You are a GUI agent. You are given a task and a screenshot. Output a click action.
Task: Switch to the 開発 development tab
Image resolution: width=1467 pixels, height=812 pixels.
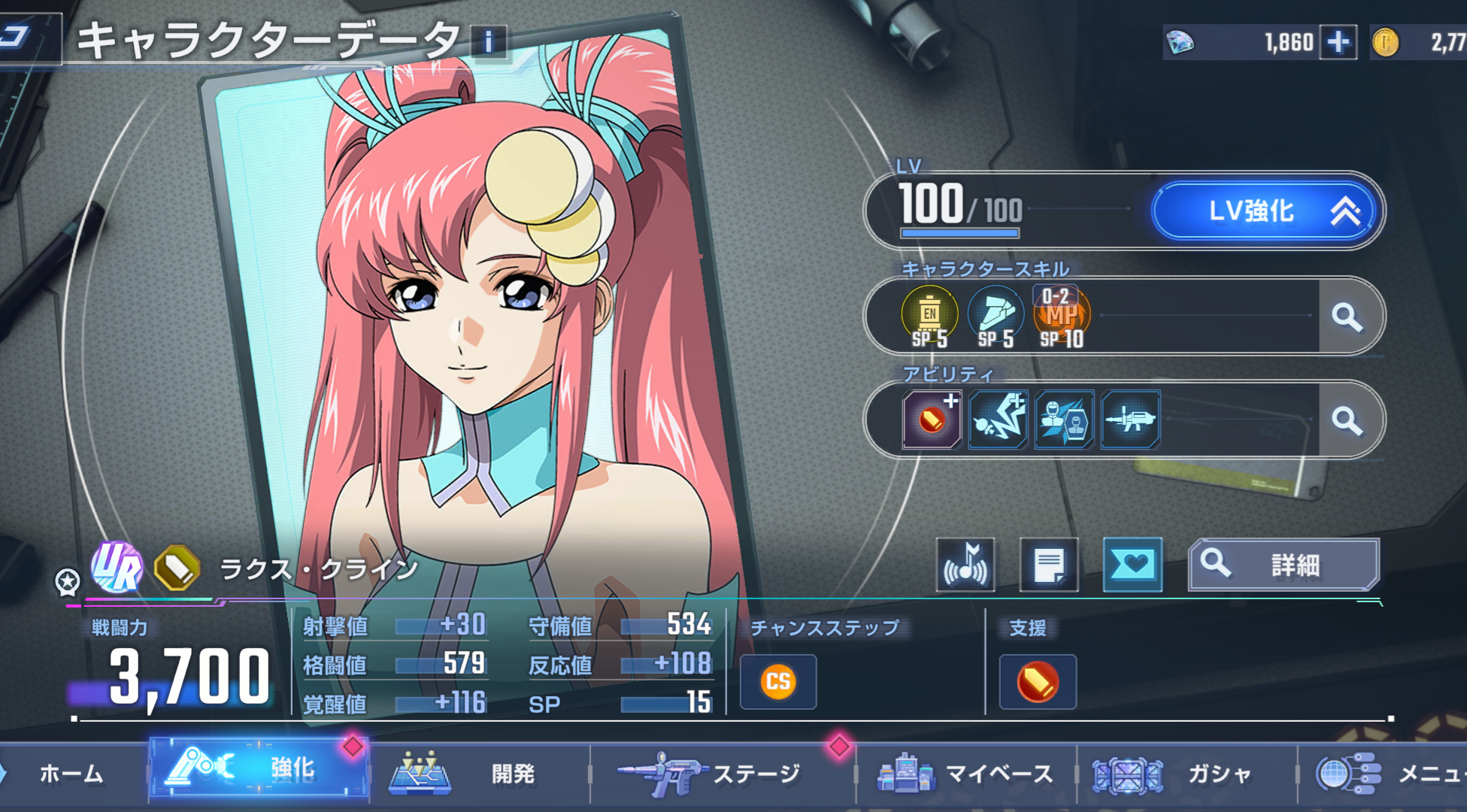tap(481, 774)
